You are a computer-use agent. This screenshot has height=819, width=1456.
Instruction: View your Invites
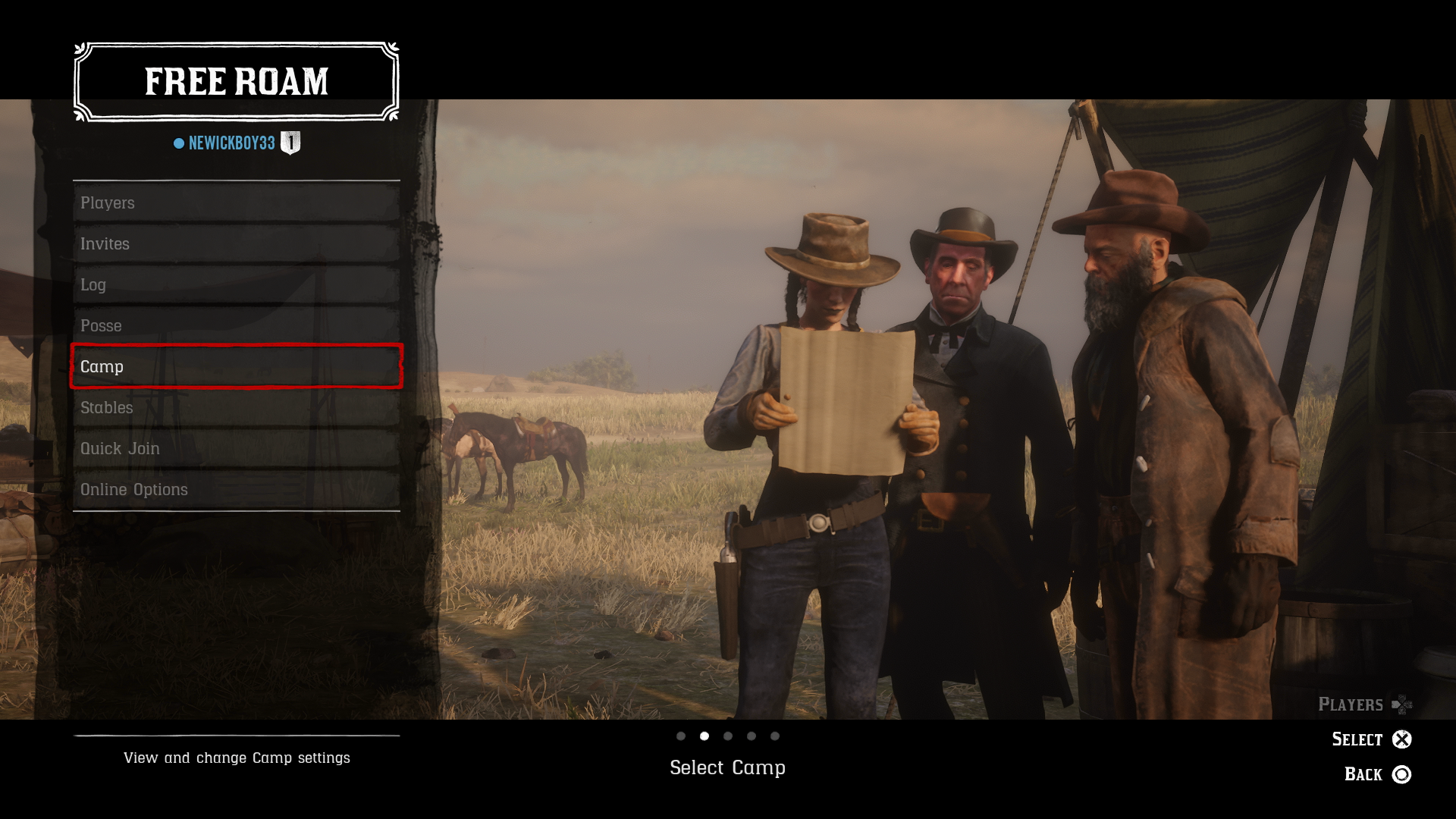(x=235, y=243)
